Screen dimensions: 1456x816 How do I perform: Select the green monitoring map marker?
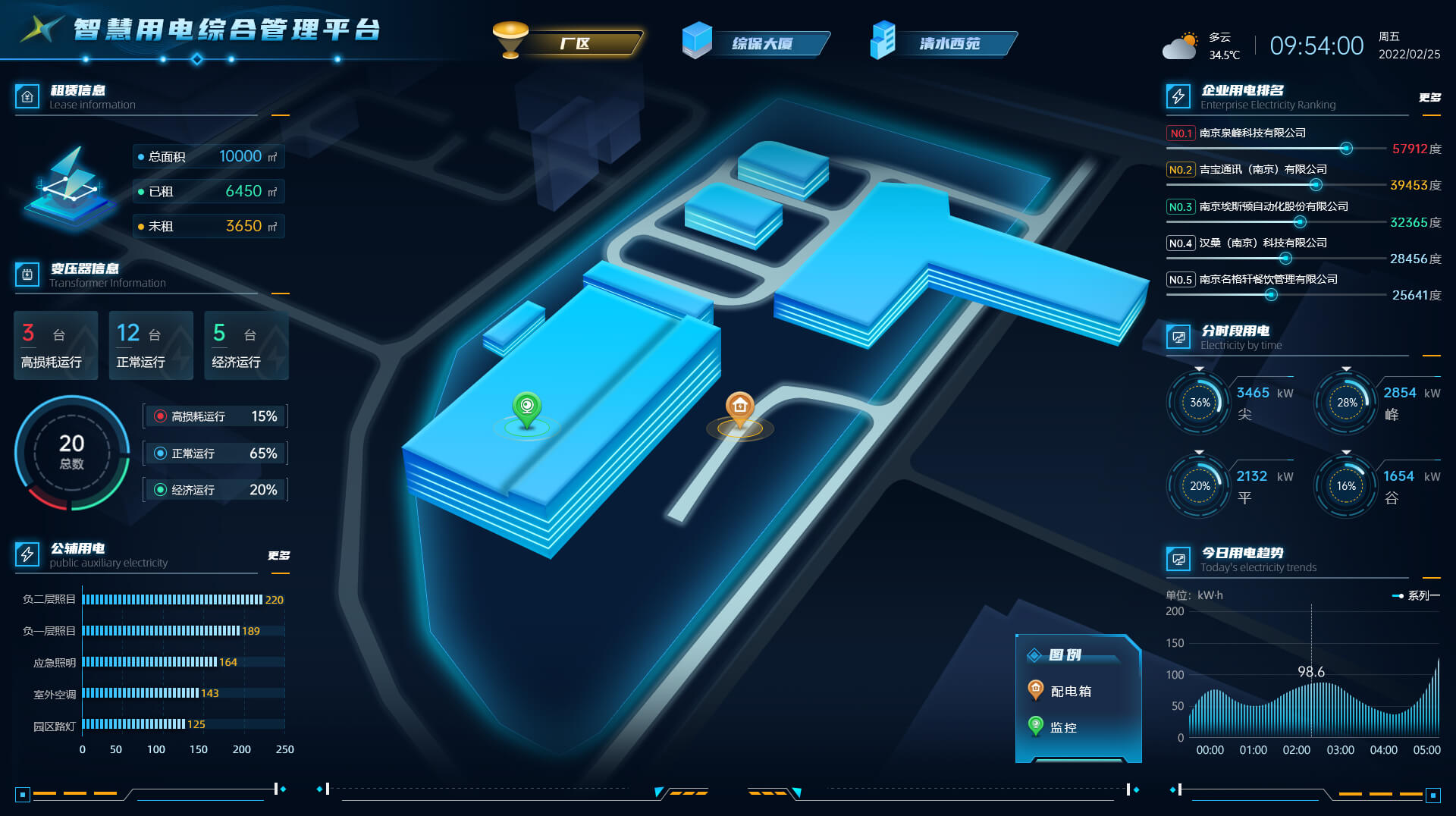click(526, 409)
